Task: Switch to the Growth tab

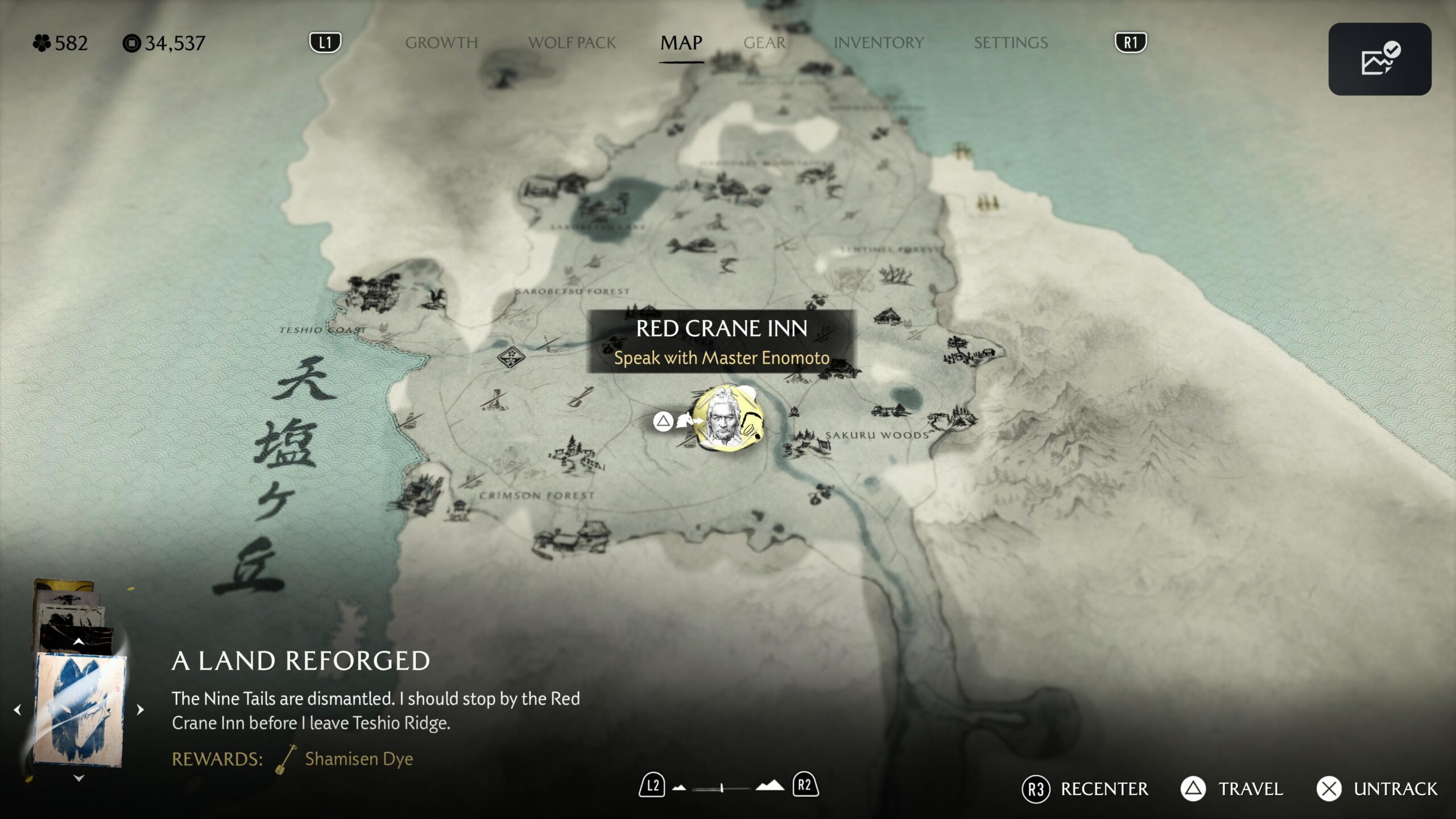Action: pyautogui.click(x=441, y=43)
